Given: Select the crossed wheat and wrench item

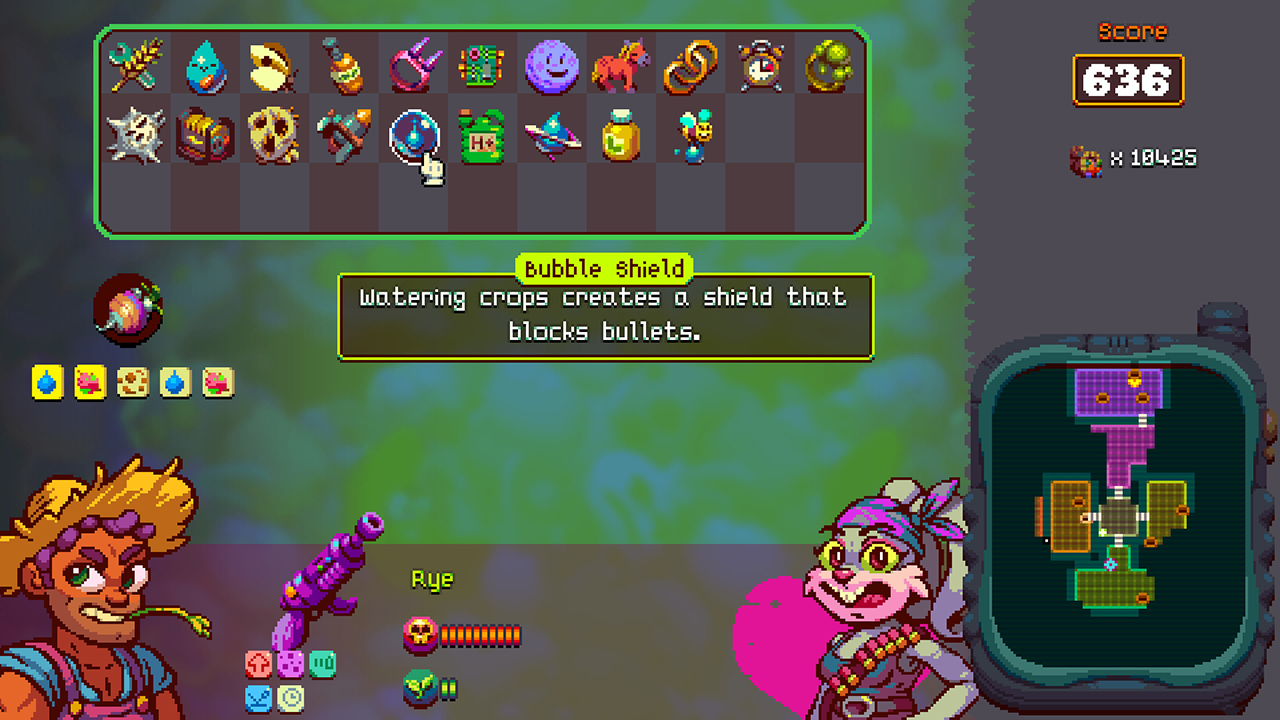Looking at the screenshot, I should [135, 66].
